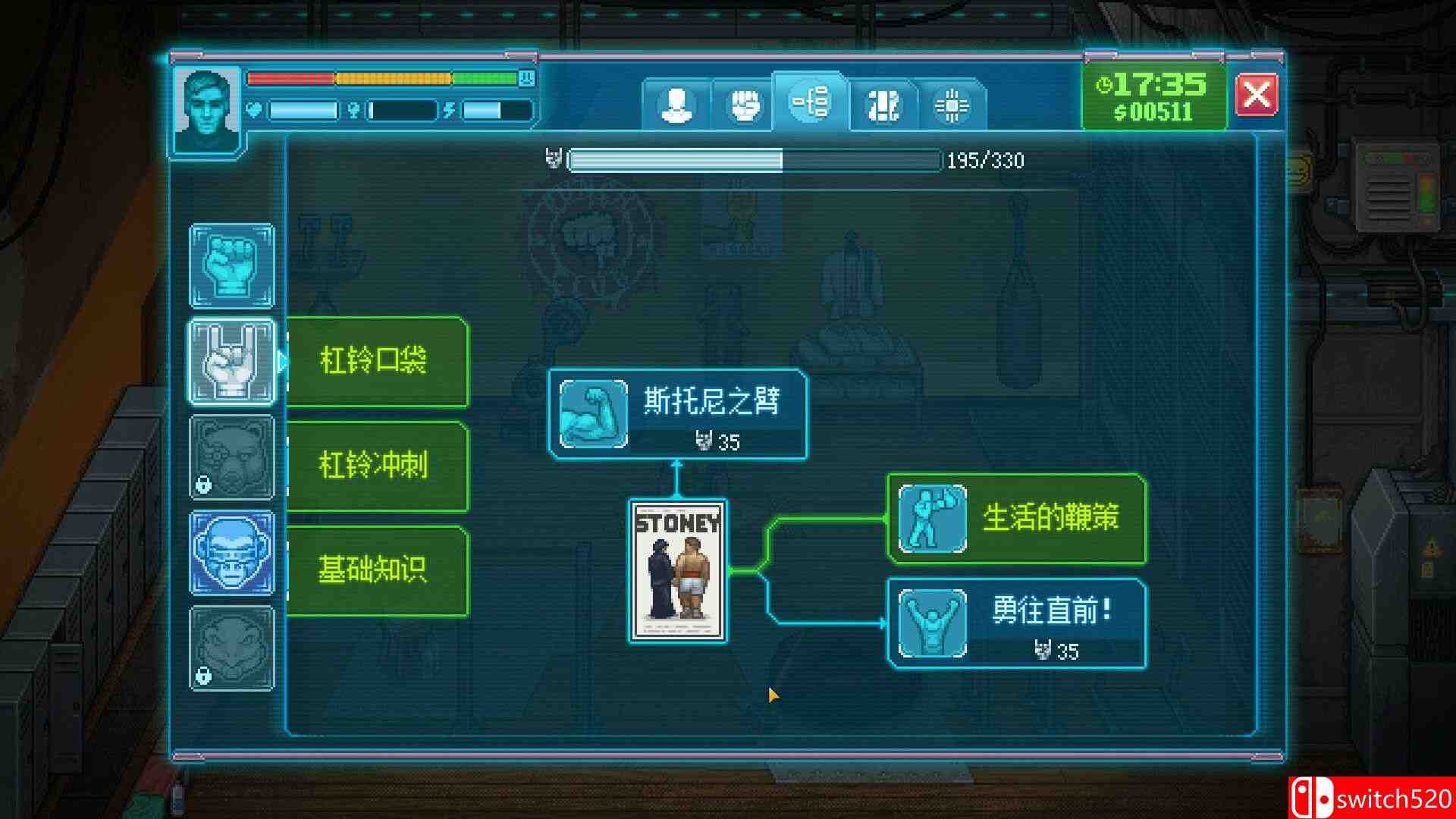Open the chip perks tab
Image resolution: width=1456 pixels, height=819 pixels.
[x=952, y=102]
